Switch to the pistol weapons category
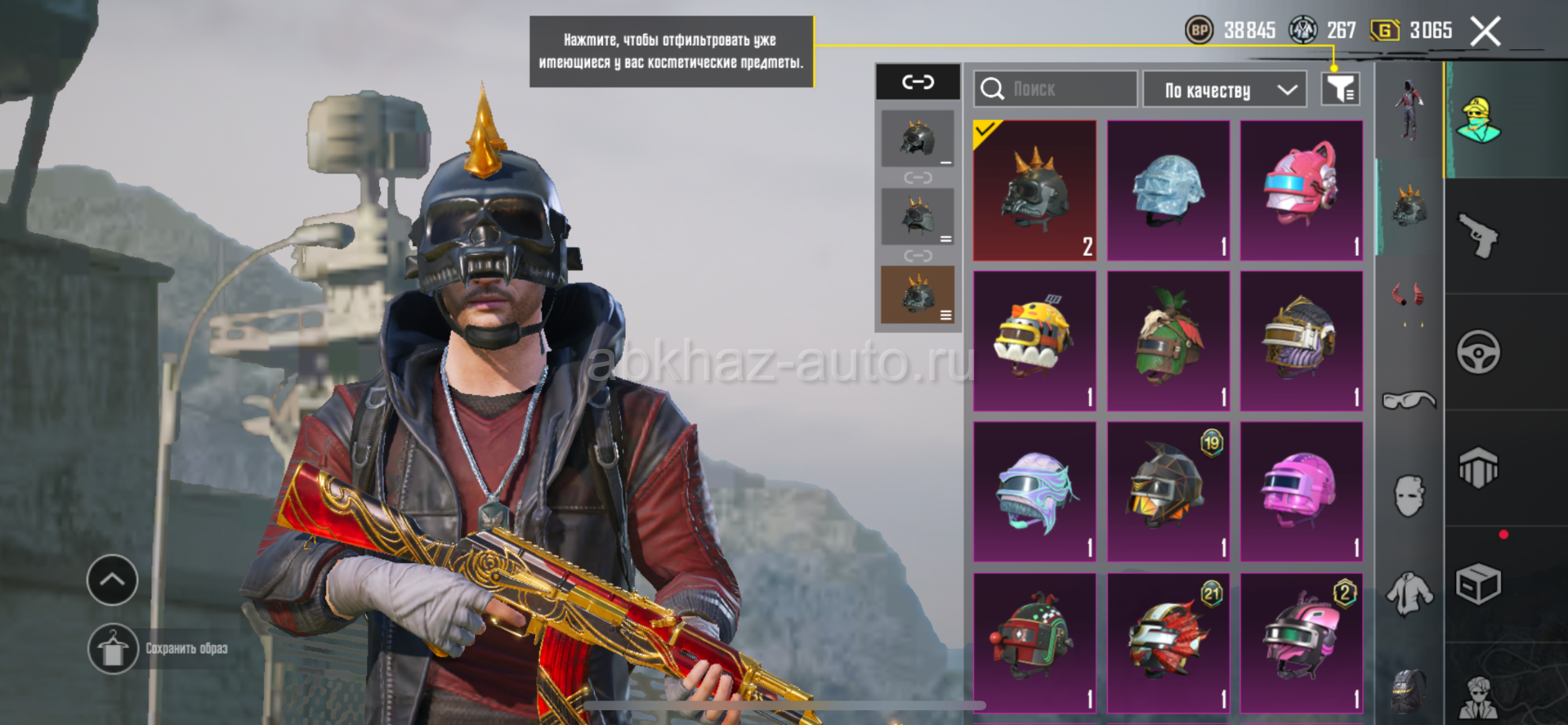Viewport: 1568px width, 725px height. click(1479, 236)
